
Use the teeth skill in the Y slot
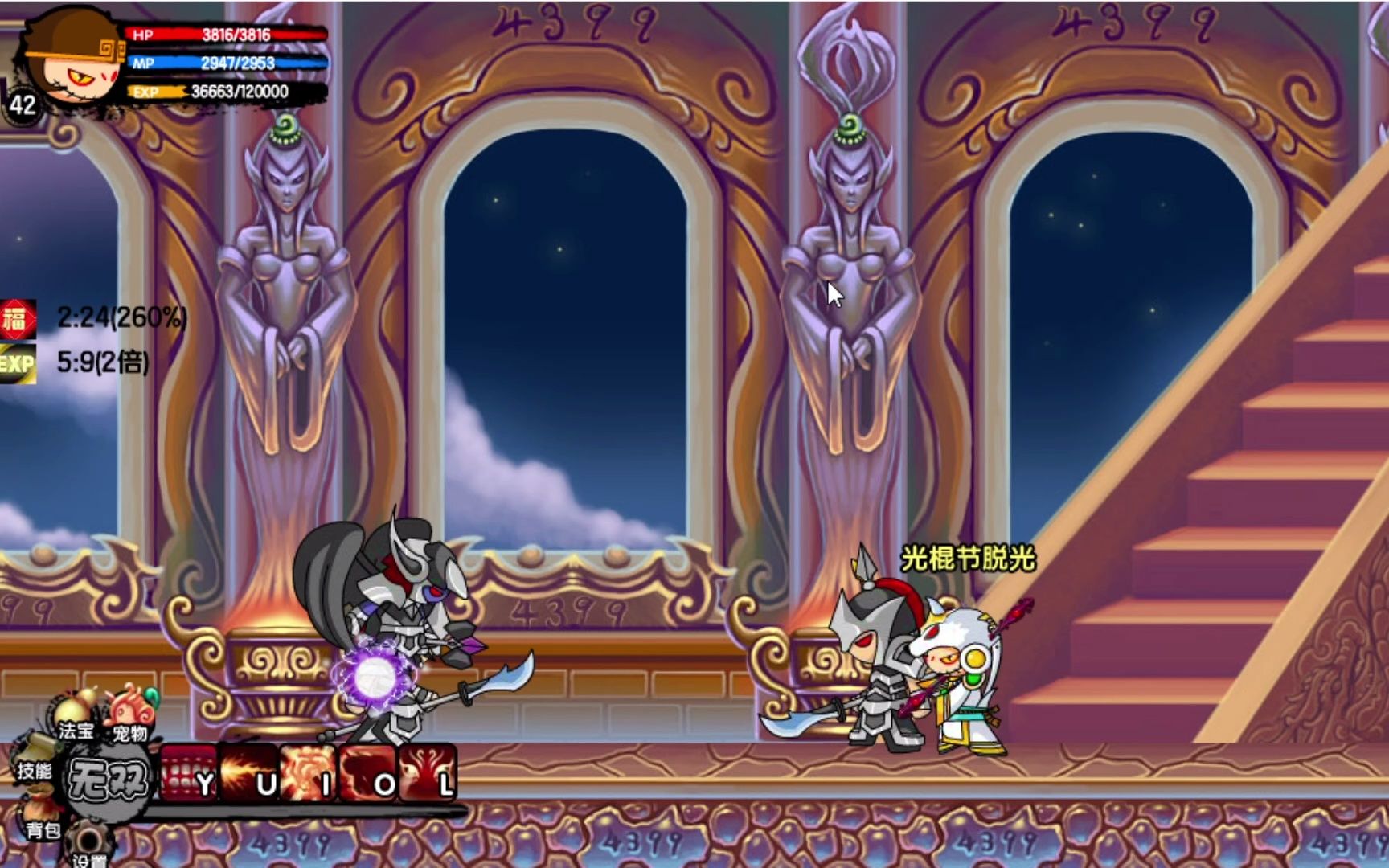point(189,773)
